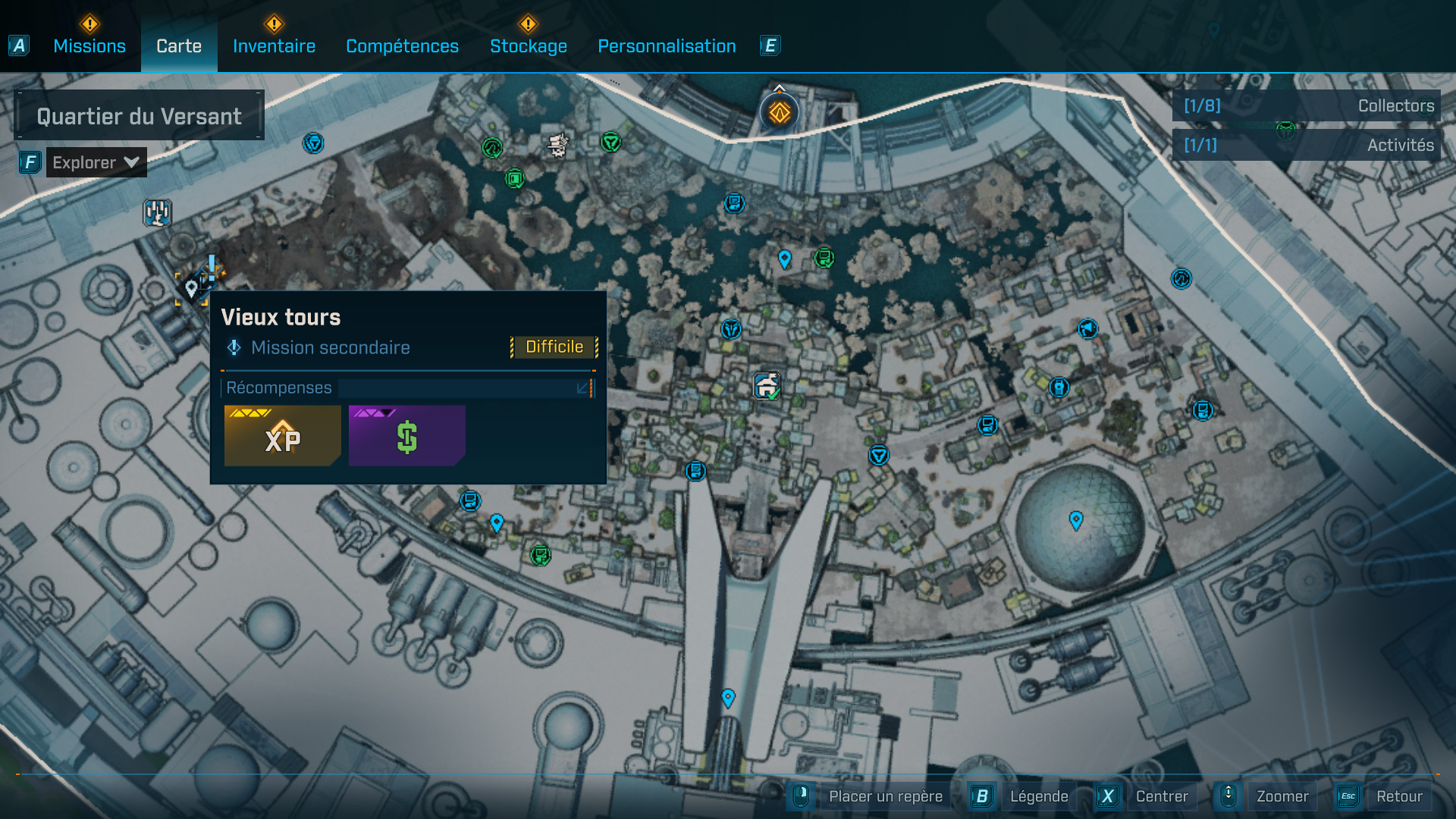Expand the Explorer dropdown
The image size is (1456, 819).
pyautogui.click(x=96, y=162)
